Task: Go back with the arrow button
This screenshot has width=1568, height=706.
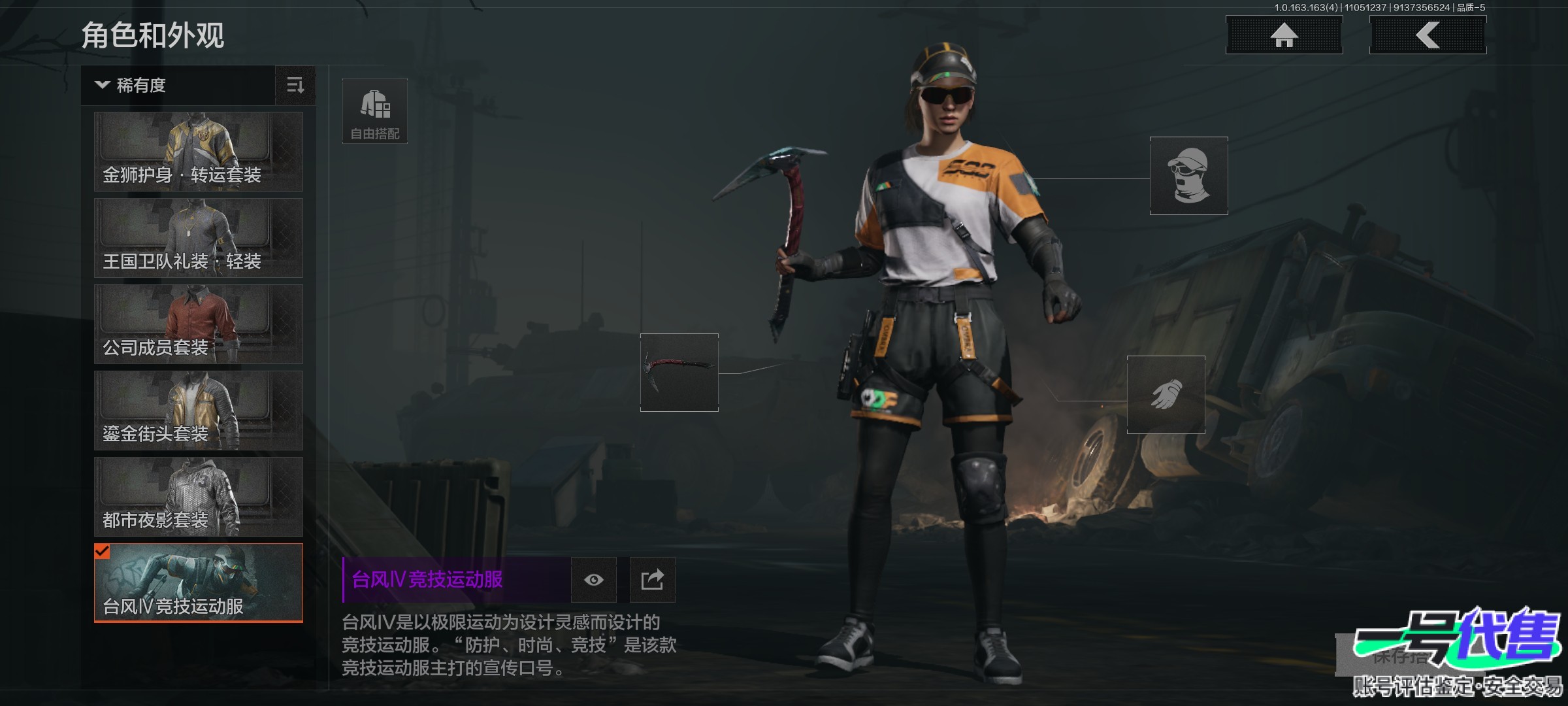Action: click(1428, 35)
